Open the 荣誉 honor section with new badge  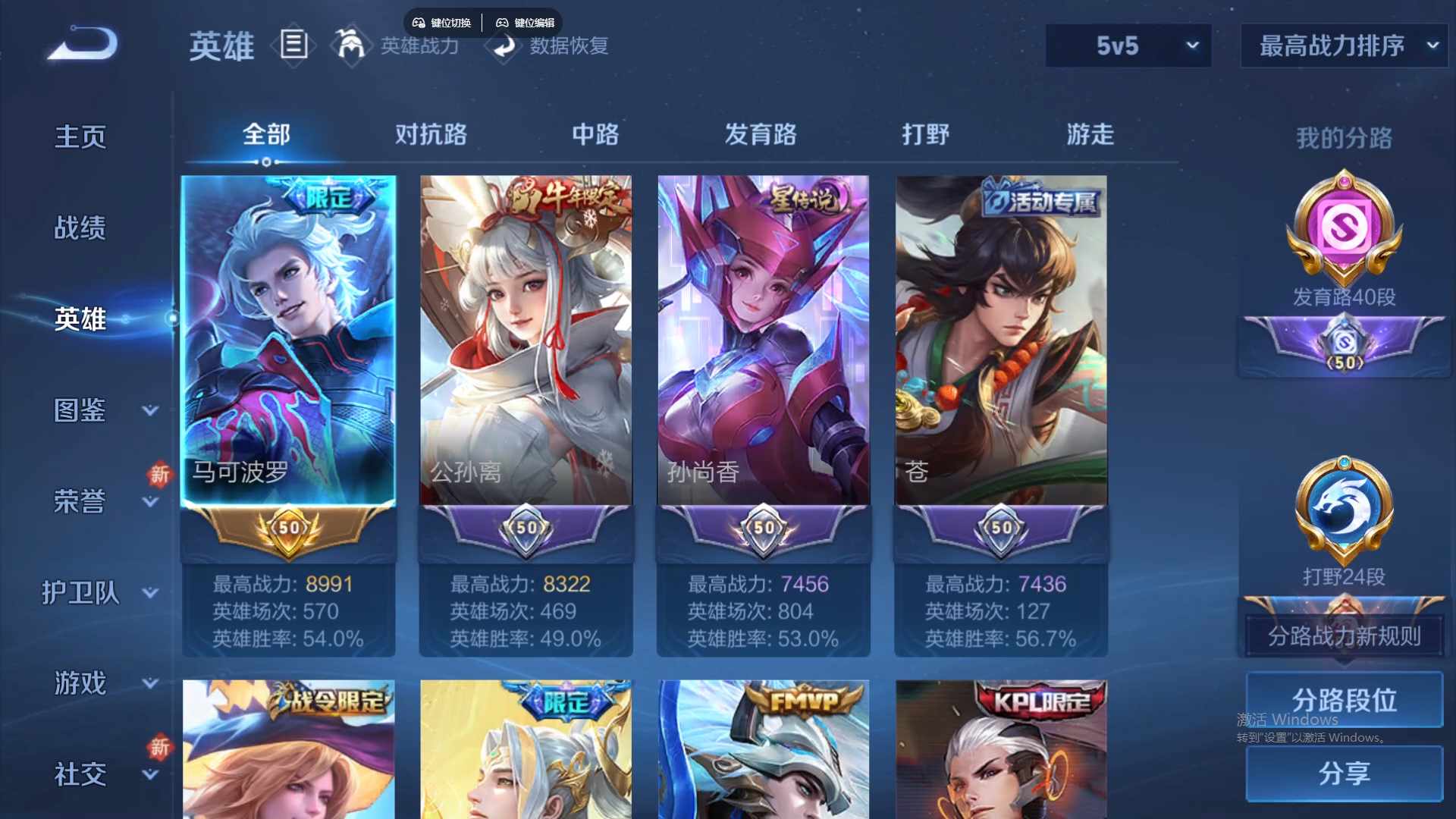(78, 500)
